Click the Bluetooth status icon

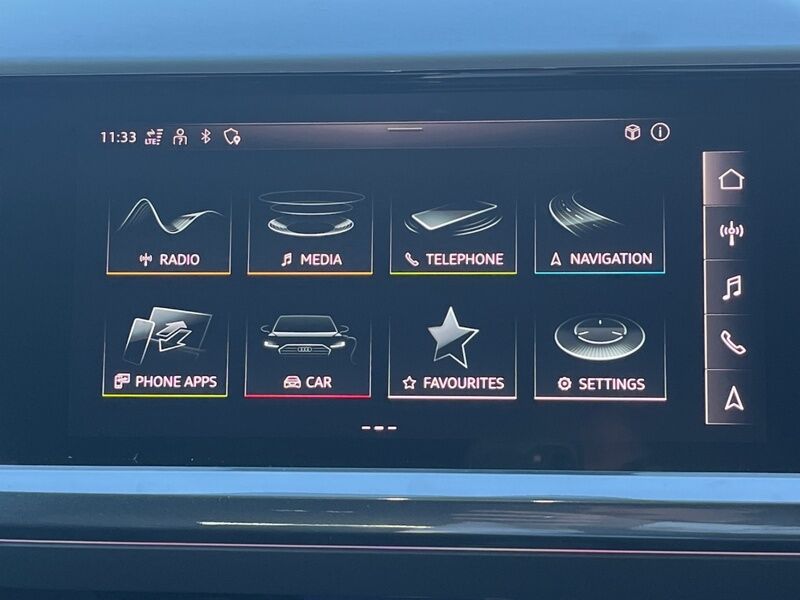206,136
